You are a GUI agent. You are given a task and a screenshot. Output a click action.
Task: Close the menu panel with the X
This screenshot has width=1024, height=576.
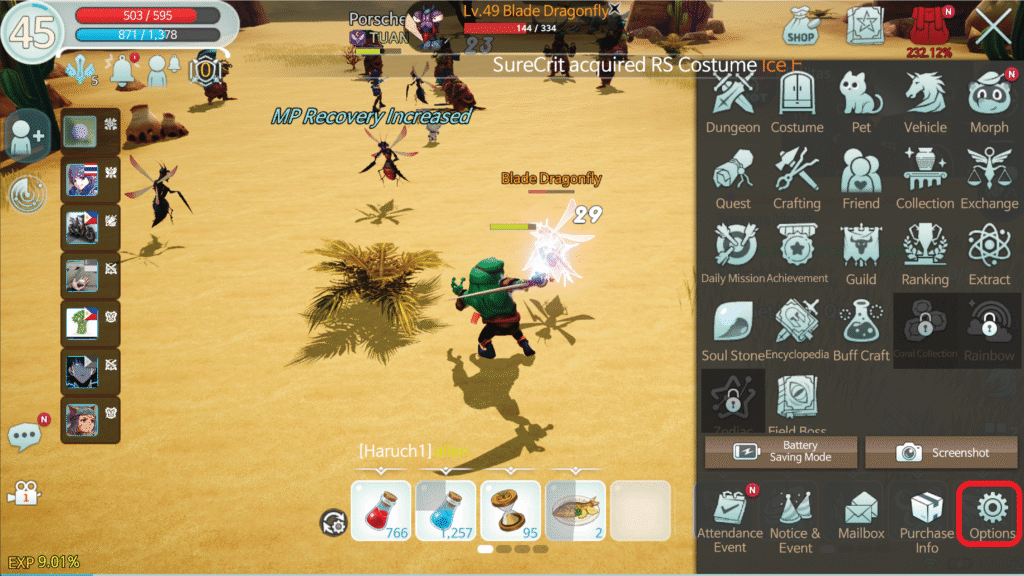tap(993, 27)
